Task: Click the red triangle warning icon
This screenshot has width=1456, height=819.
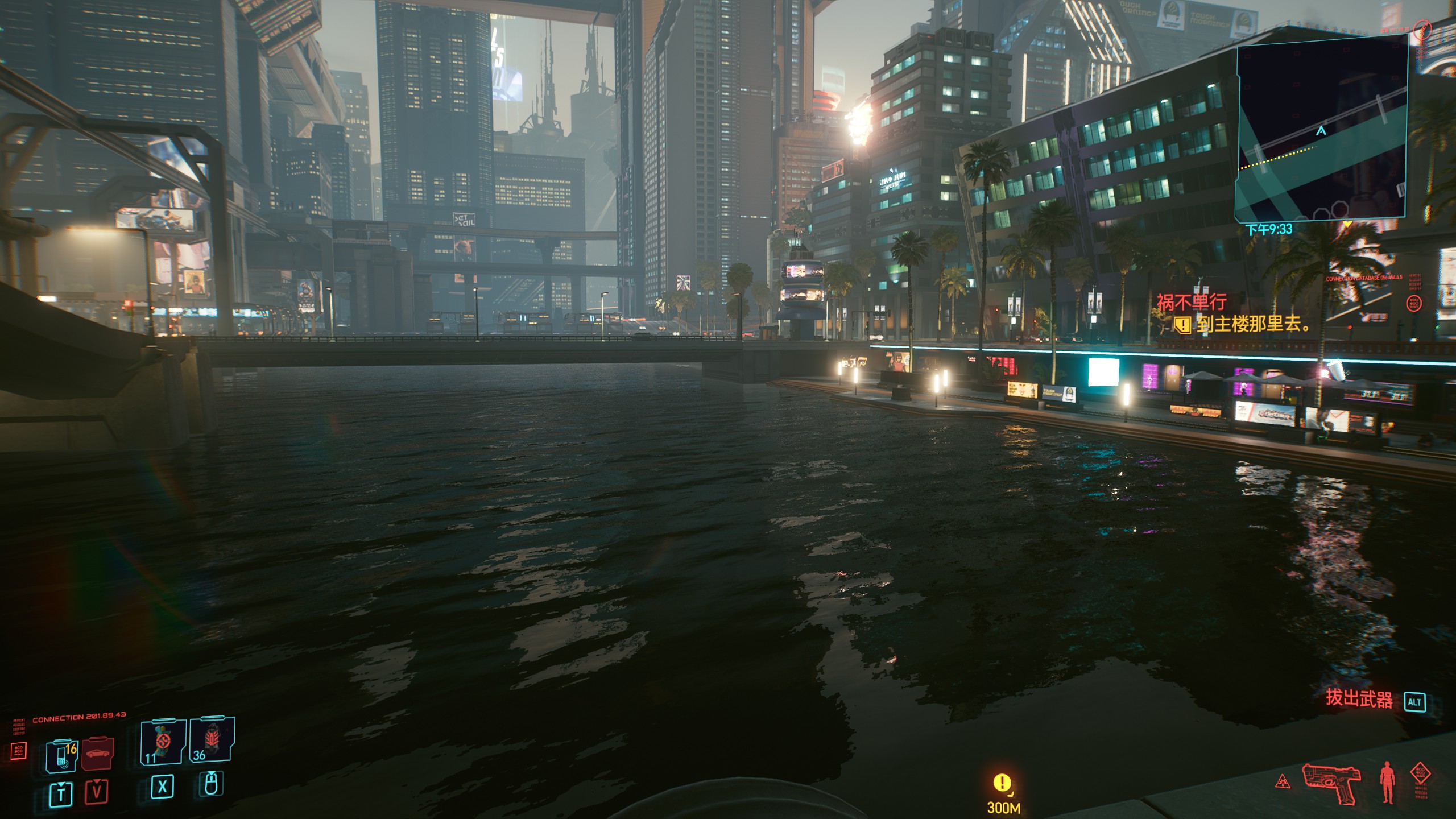Action: click(x=1282, y=782)
